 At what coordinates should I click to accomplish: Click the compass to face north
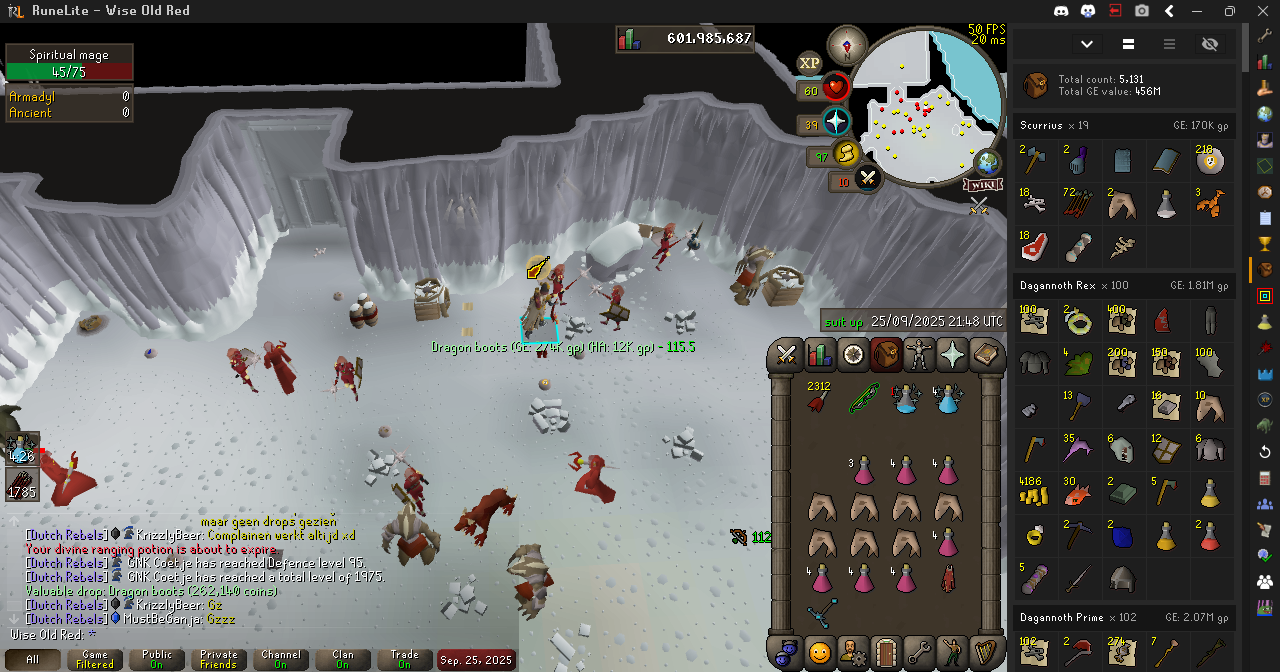point(847,45)
